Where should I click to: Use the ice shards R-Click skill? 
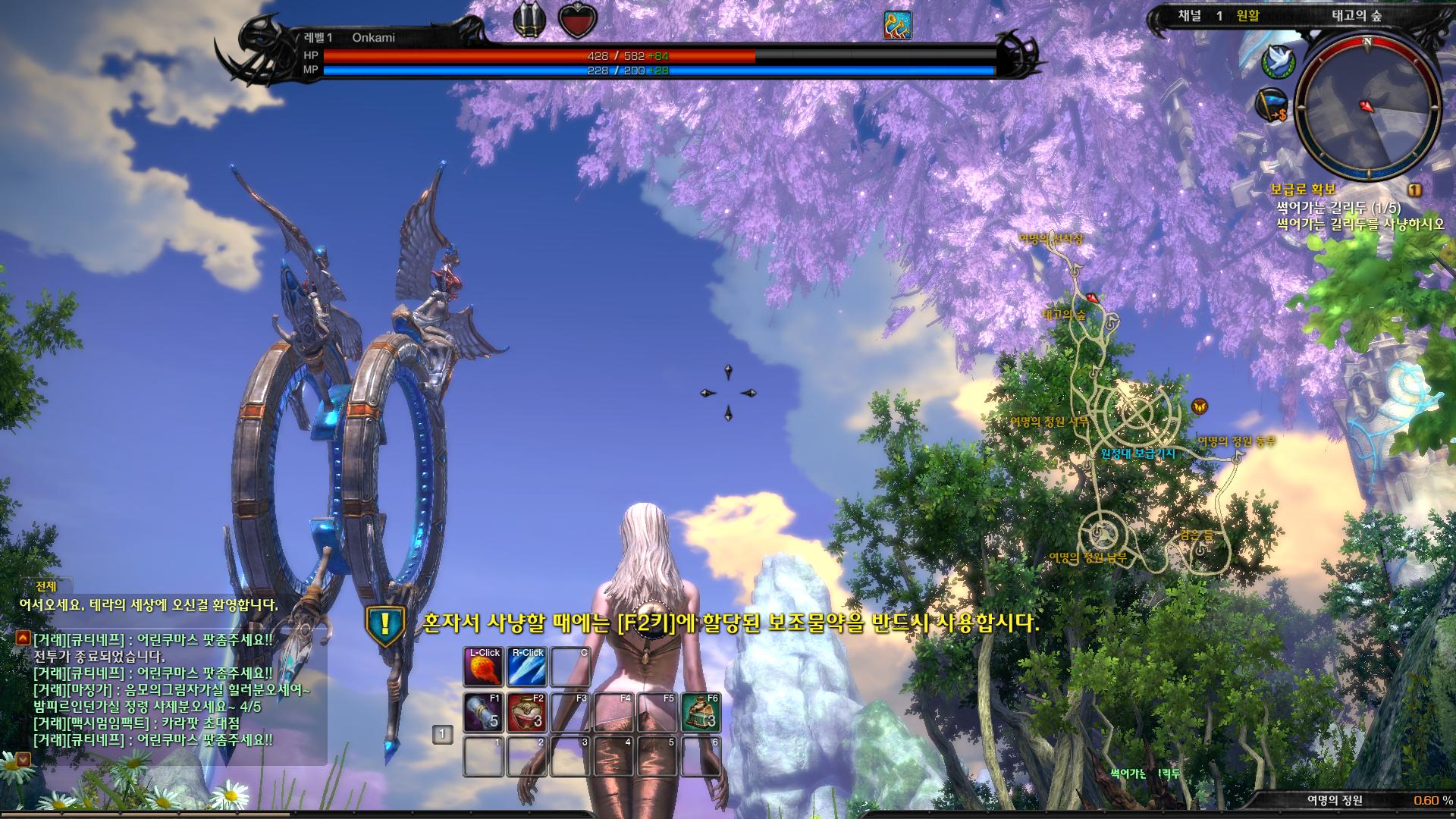[528, 667]
